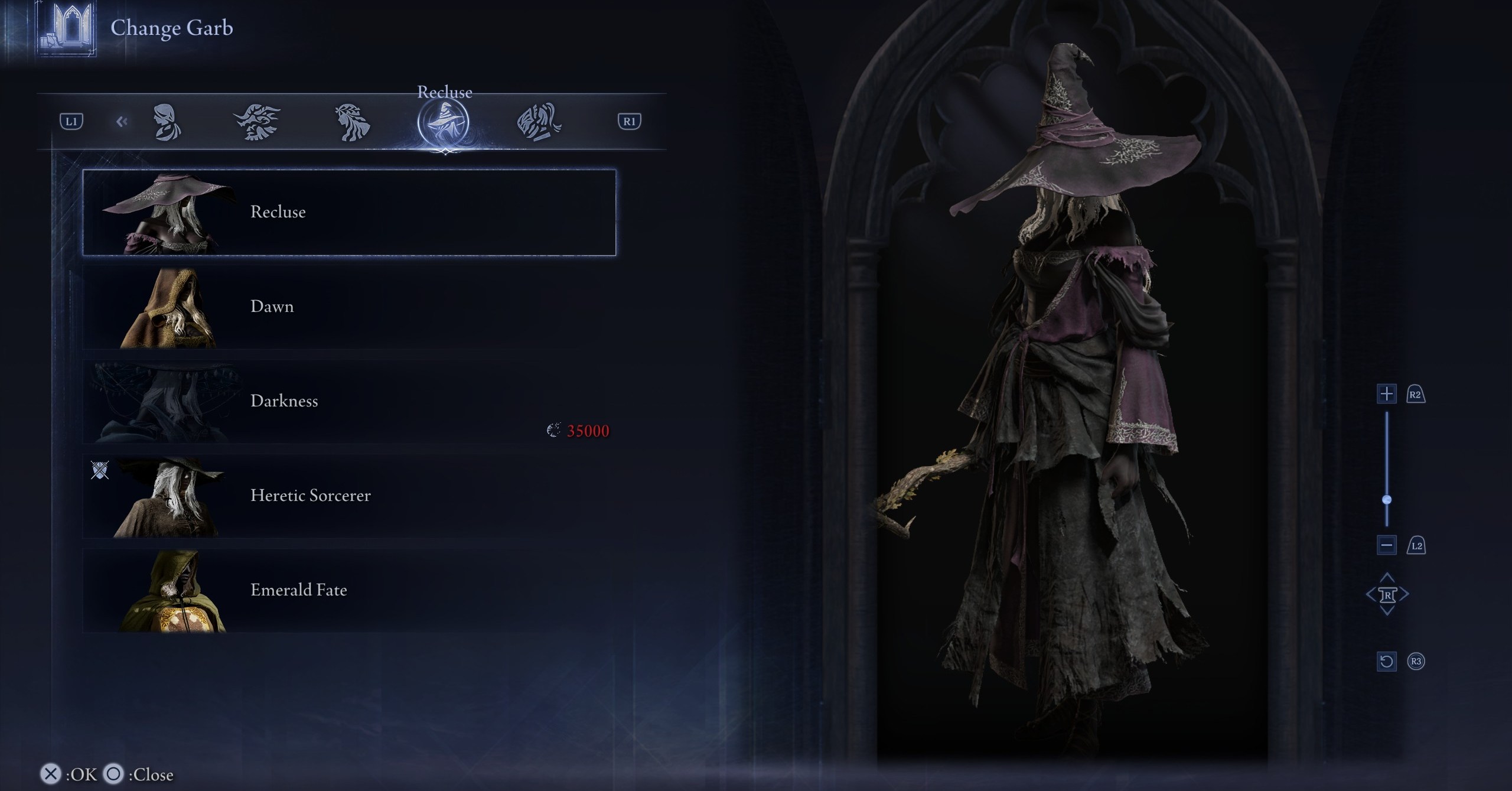Select the Recluse garb row

348,213
